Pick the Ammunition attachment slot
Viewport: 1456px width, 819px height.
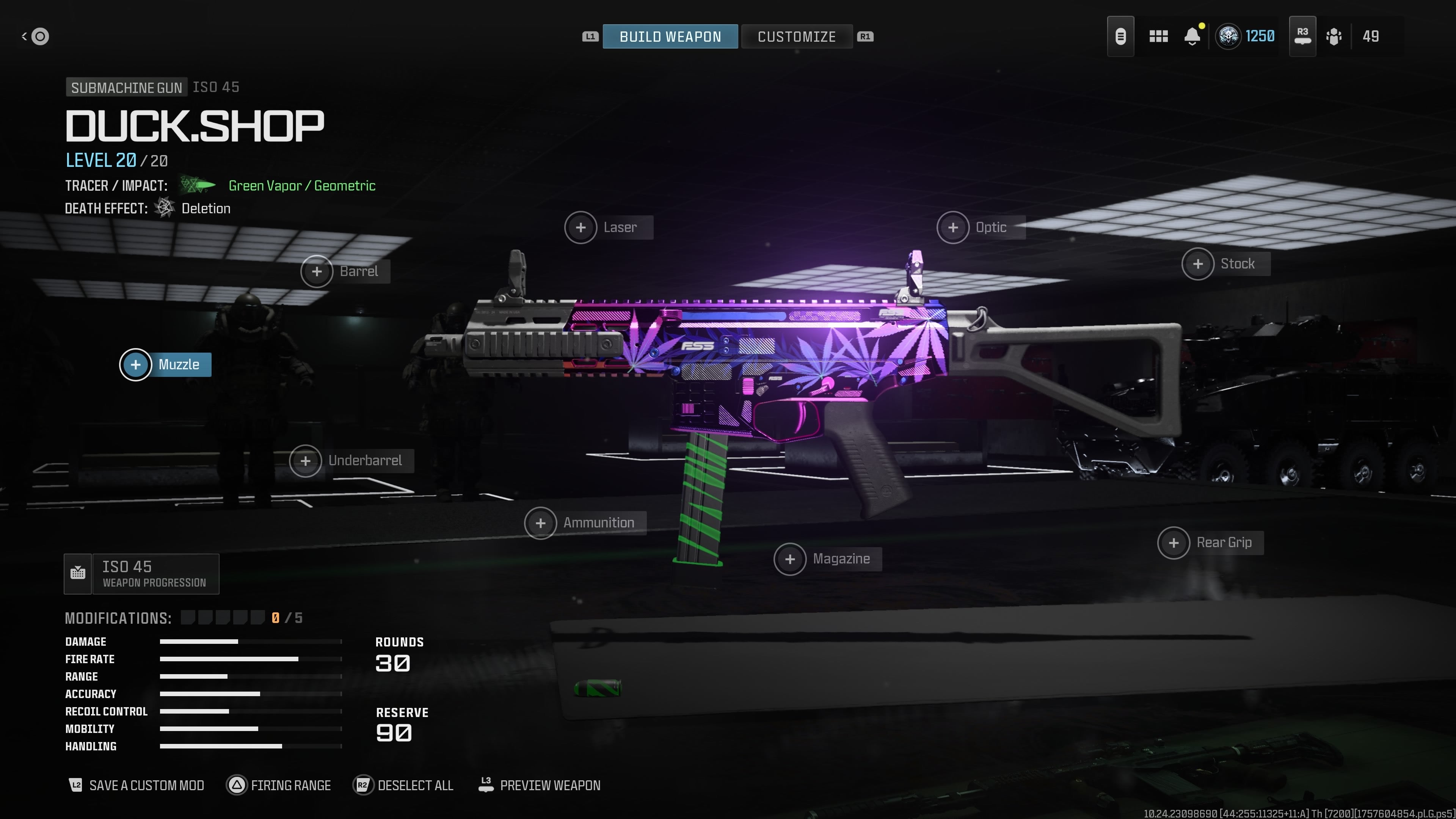tap(585, 523)
